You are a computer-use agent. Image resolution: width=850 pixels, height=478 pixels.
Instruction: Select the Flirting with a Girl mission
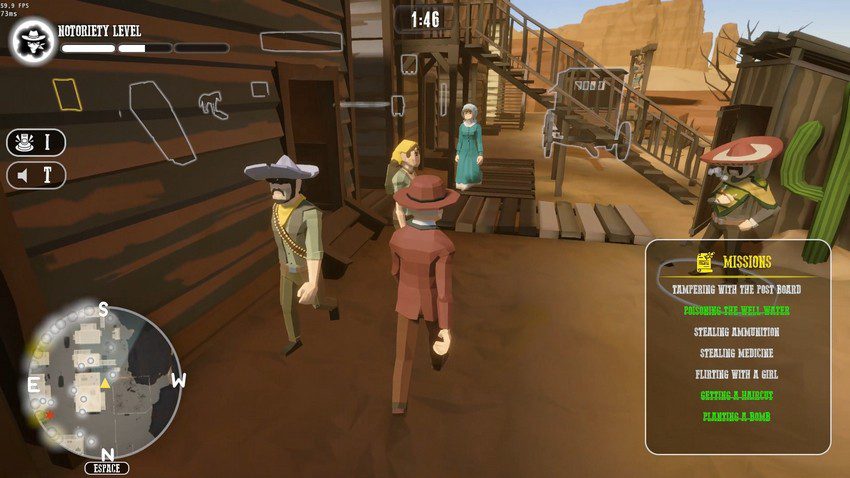(x=736, y=374)
